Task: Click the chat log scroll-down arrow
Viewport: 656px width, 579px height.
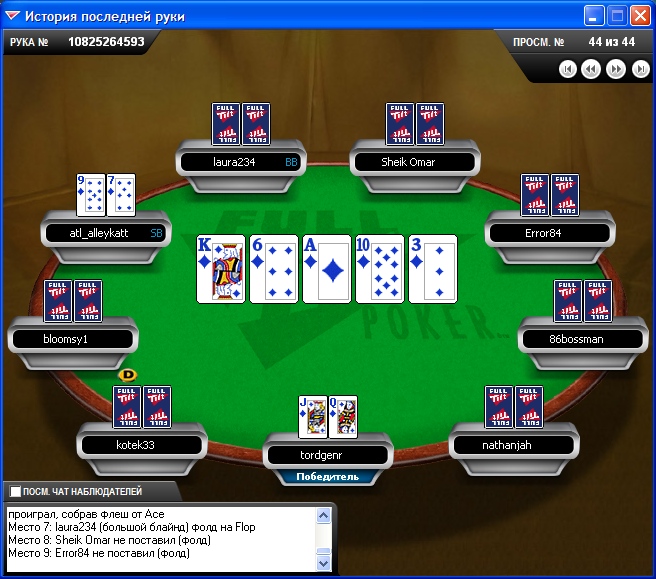Action: [323, 565]
